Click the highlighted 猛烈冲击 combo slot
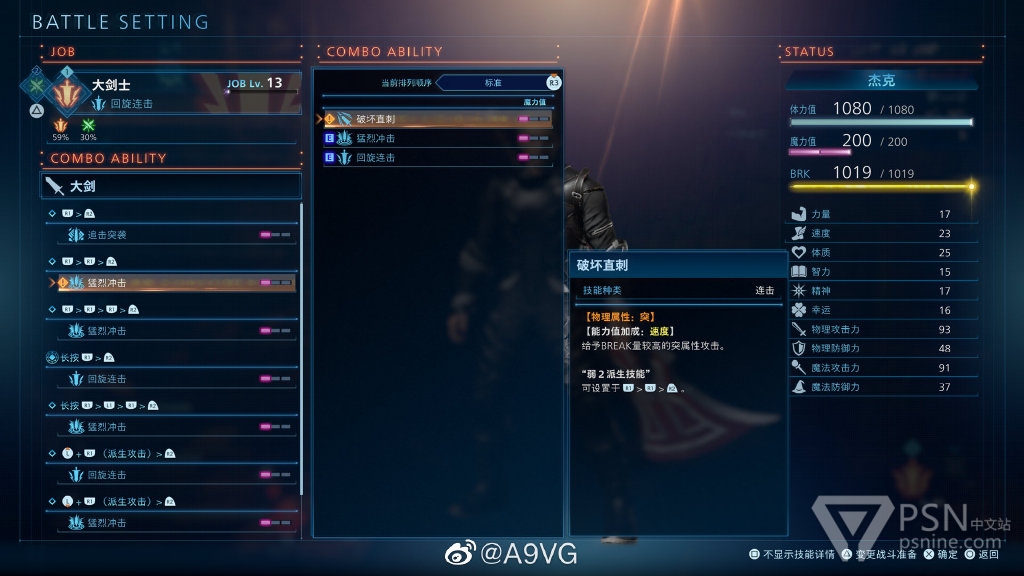1024x576 pixels. tap(171, 283)
